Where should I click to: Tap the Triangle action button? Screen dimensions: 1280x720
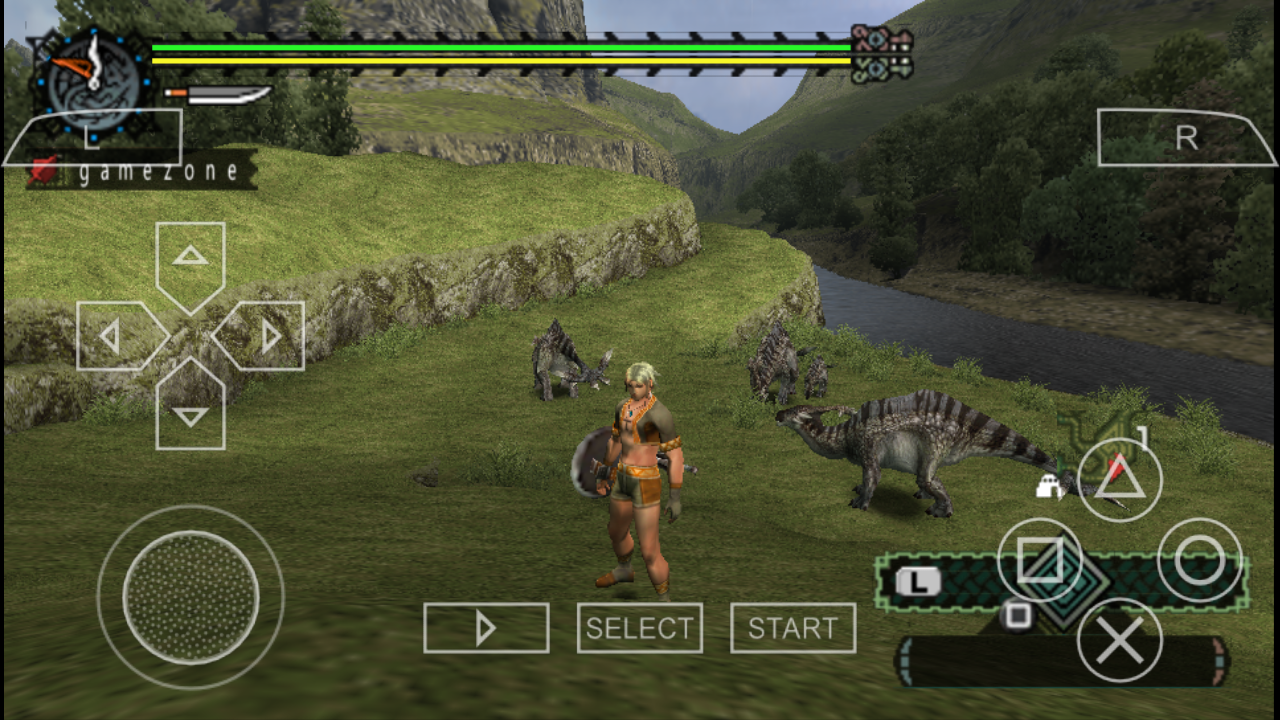point(1118,478)
